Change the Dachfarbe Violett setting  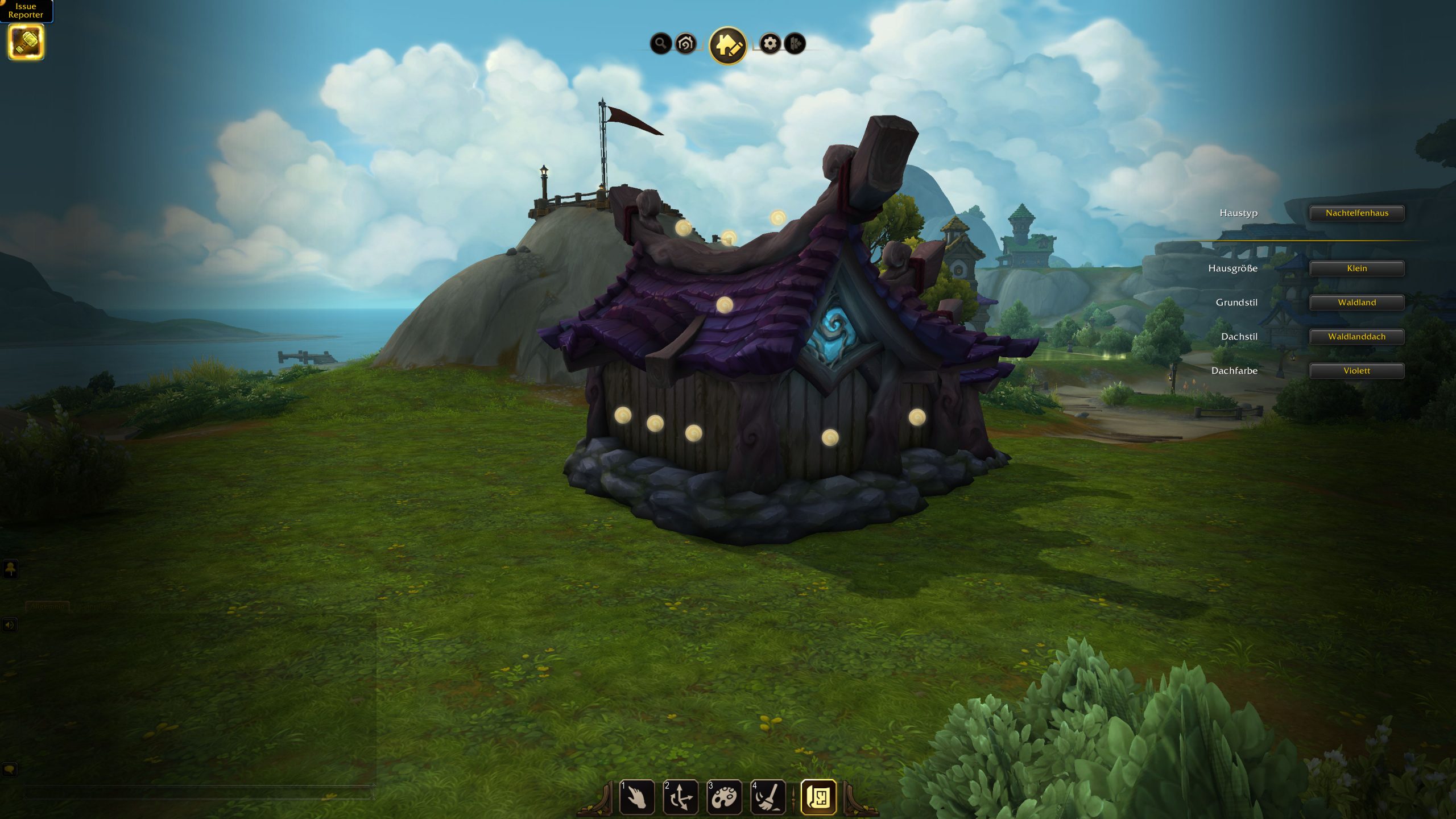tap(1356, 371)
